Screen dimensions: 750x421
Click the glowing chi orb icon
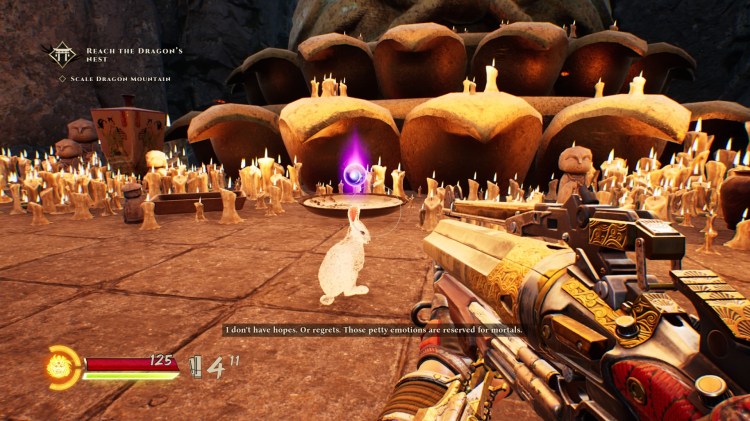(x=62, y=367)
